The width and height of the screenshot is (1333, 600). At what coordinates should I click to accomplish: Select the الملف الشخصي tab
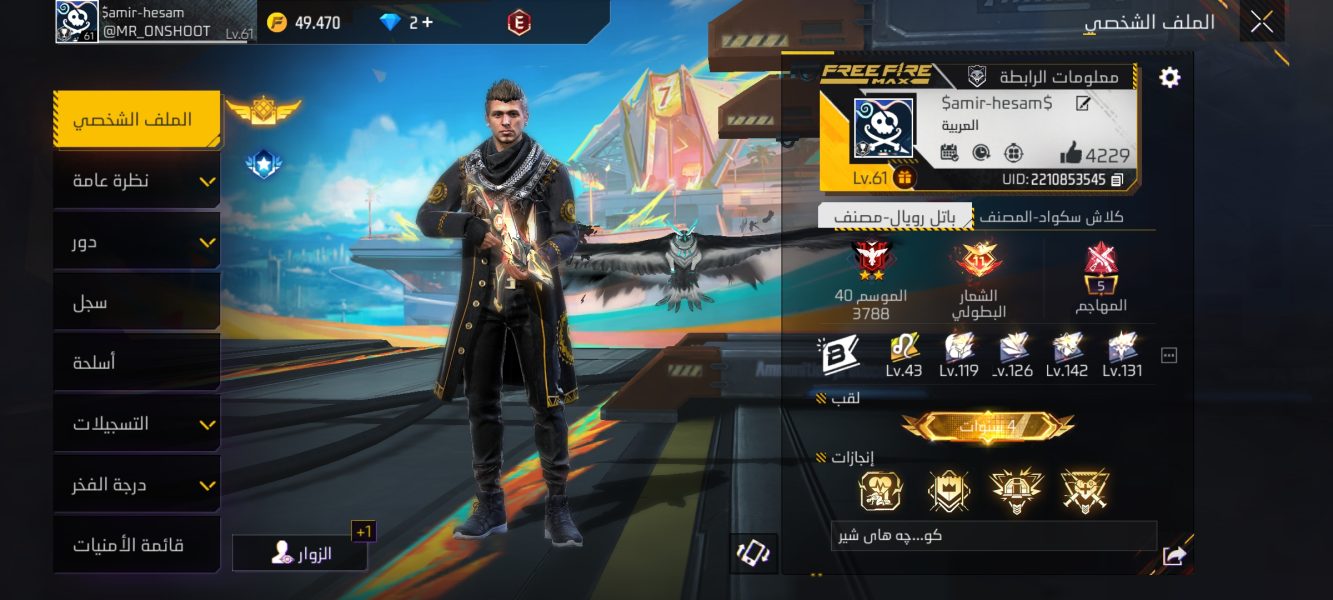(136, 120)
